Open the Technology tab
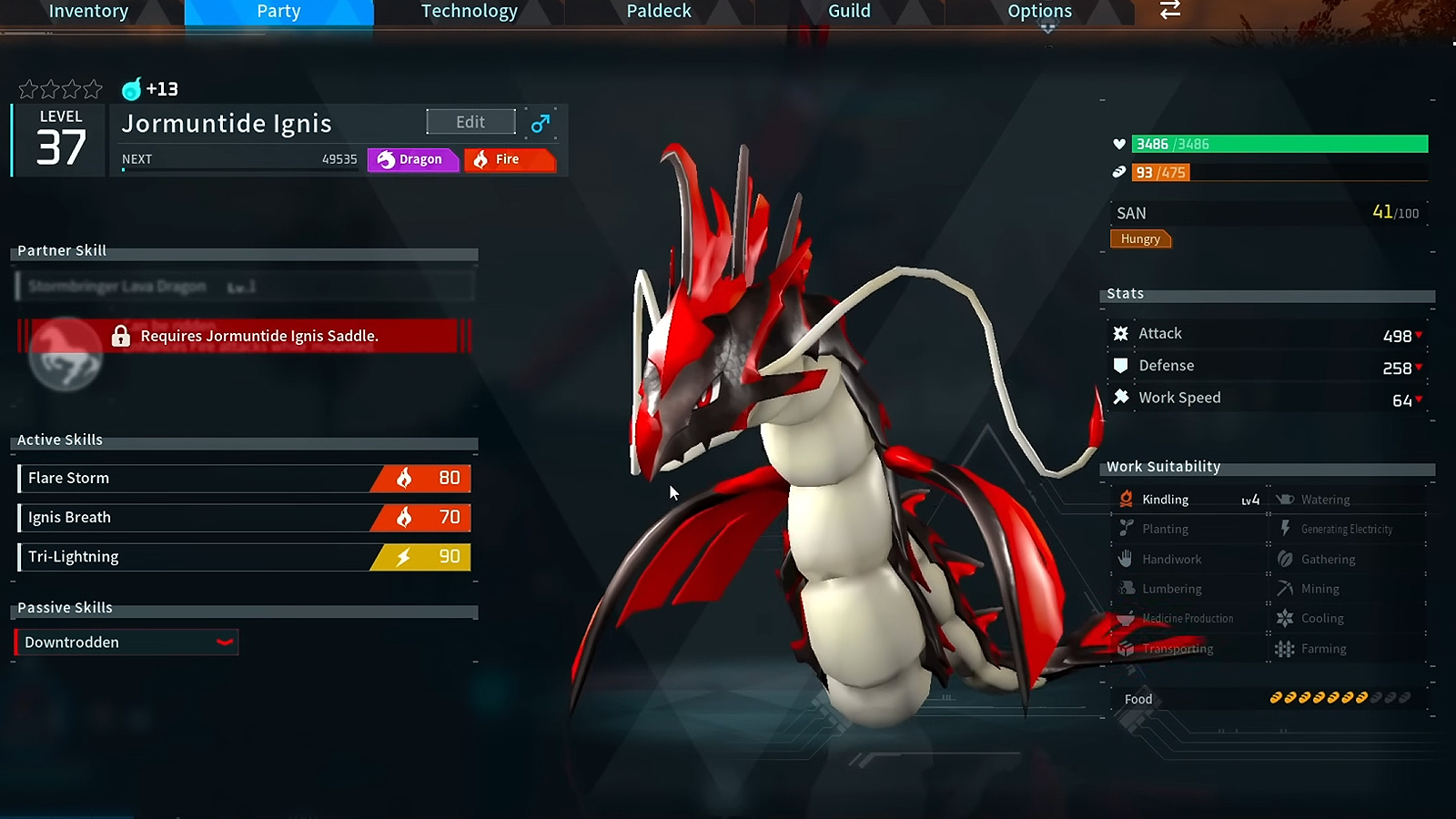The height and width of the screenshot is (819, 1456). click(469, 12)
